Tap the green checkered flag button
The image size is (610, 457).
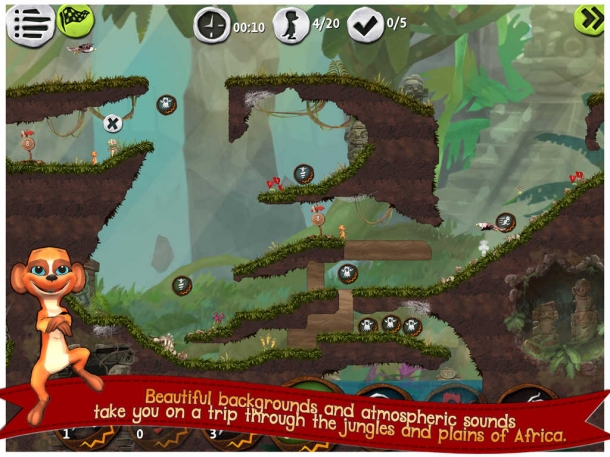tap(74, 20)
